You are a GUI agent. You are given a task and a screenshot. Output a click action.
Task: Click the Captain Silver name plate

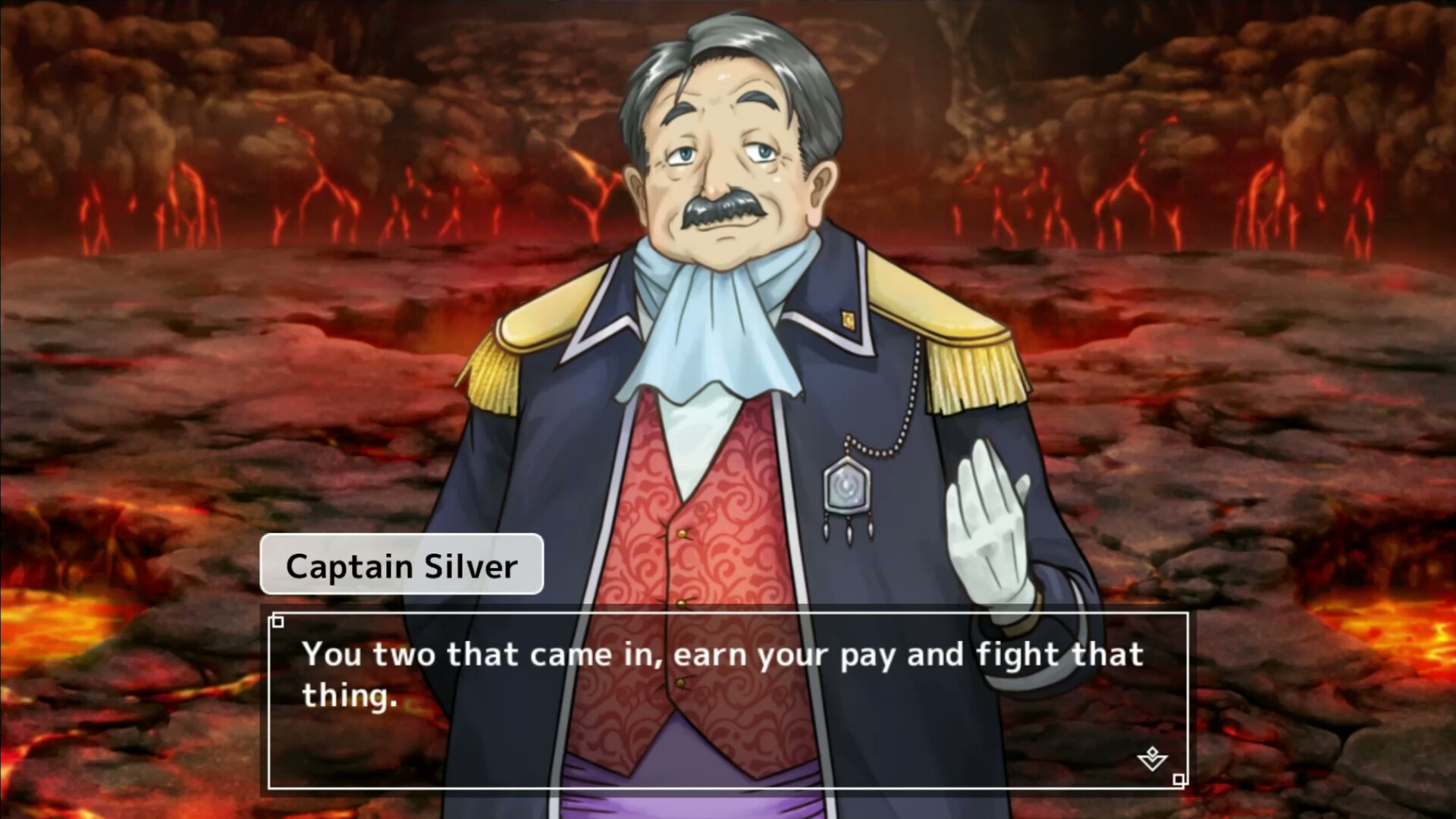402,563
